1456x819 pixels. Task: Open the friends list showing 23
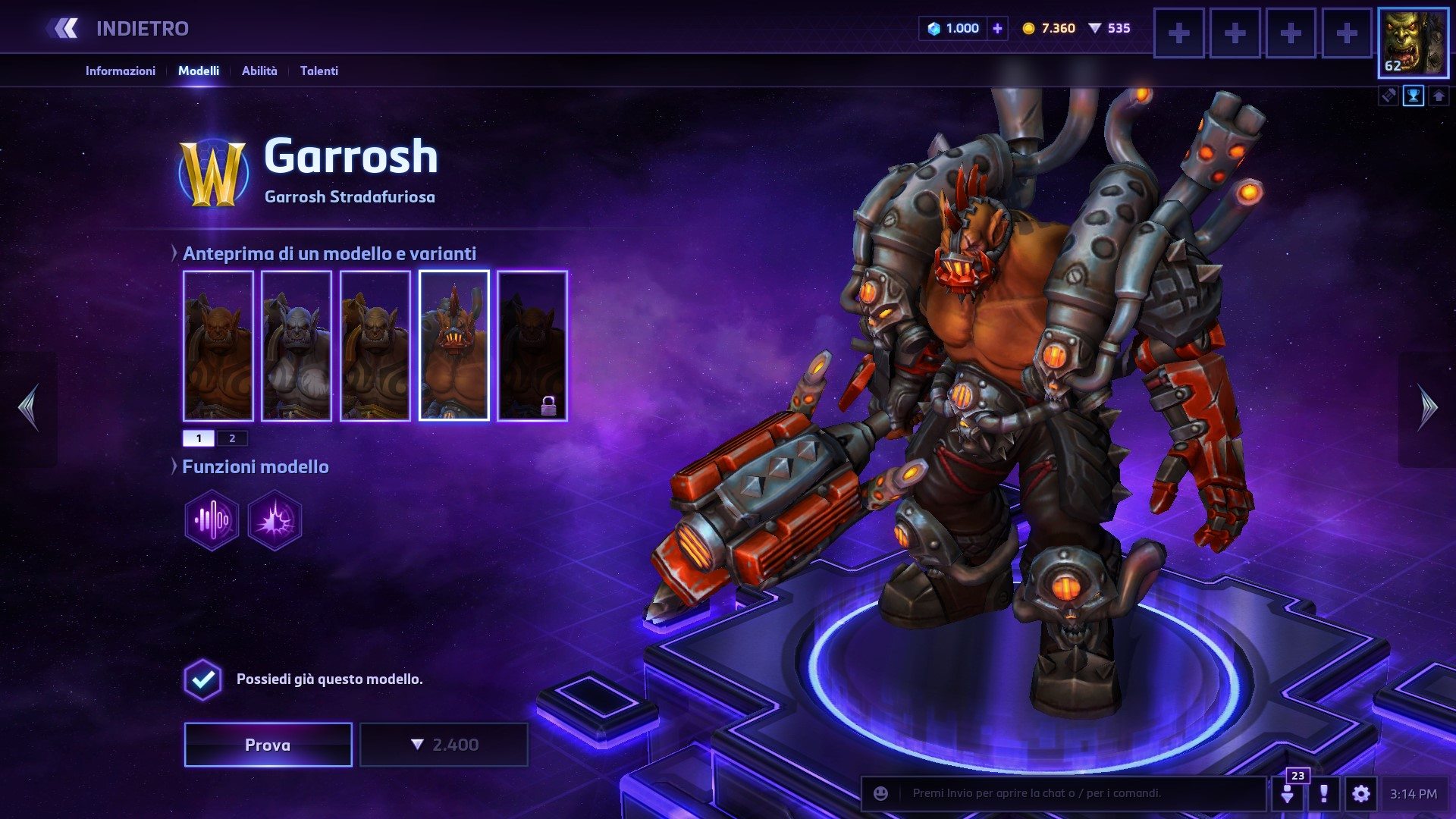click(x=1288, y=792)
